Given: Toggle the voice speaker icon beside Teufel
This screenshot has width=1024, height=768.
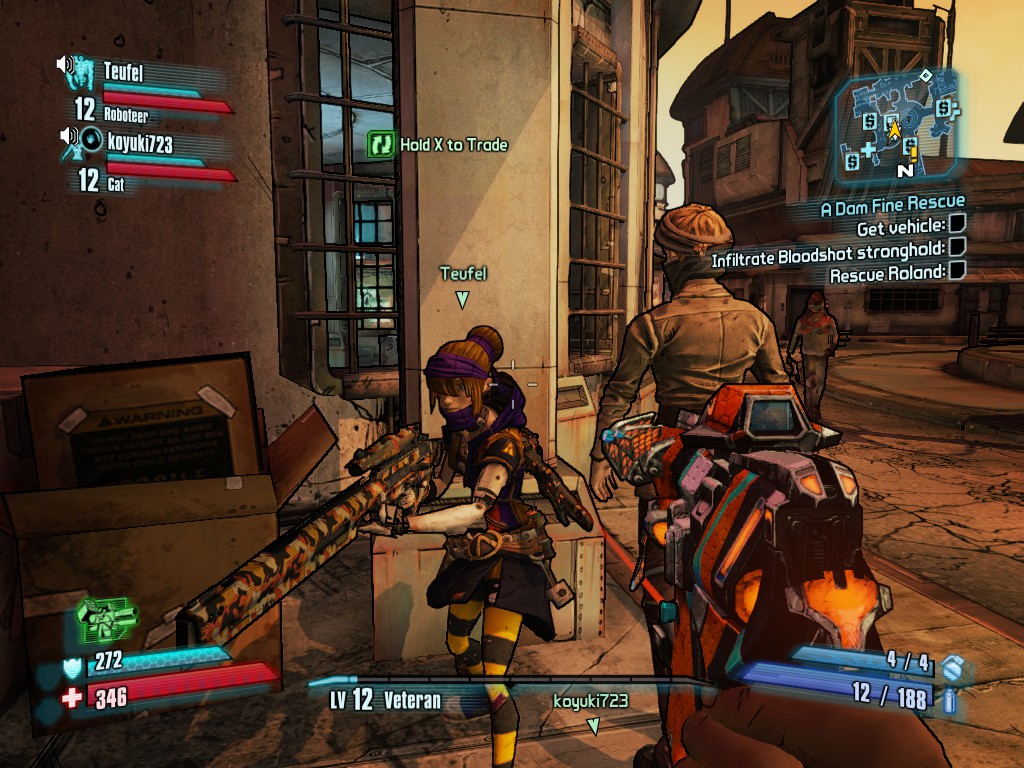Looking at the screenshot, I should [x=64, y=65].
